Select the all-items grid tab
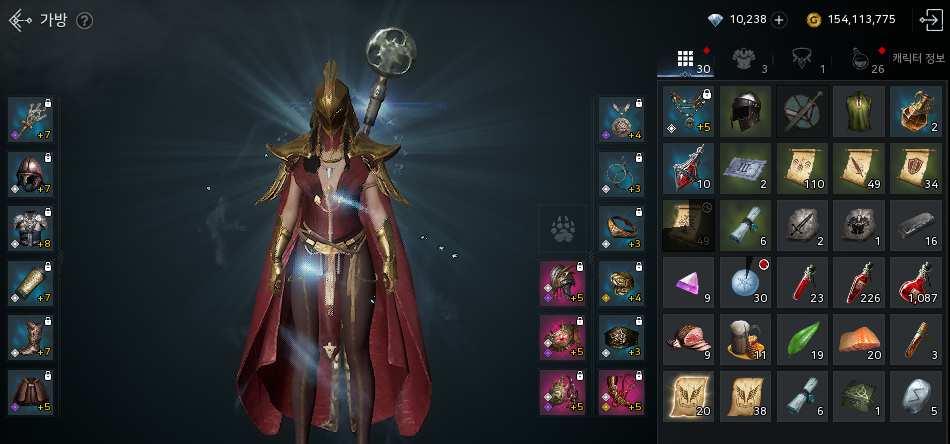The width and height of the screenshot is (950, 444). [x=686, y=59]
